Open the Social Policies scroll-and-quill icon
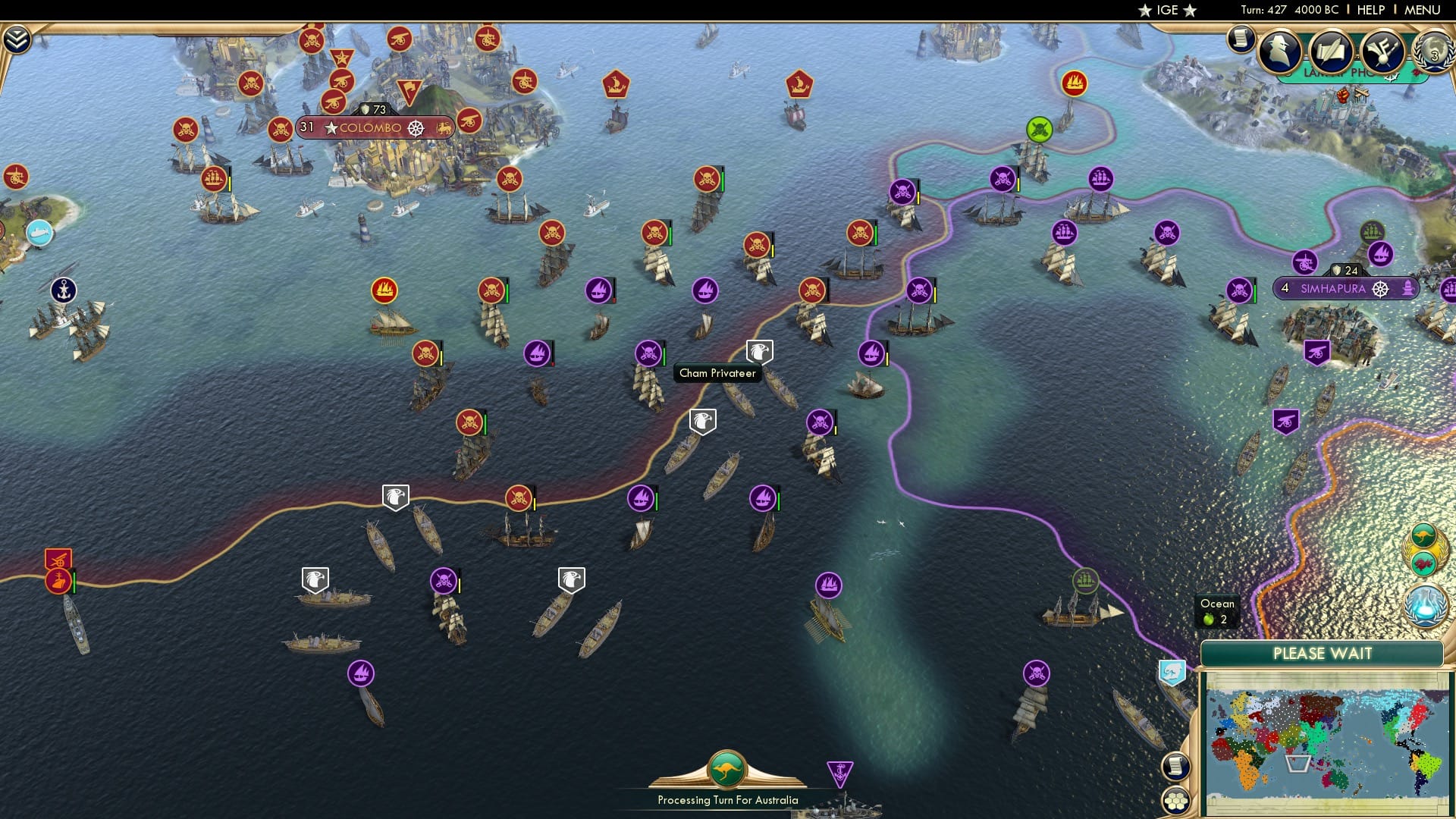The width and height of the screenshot is (1456, 819). click(1332, 49)
